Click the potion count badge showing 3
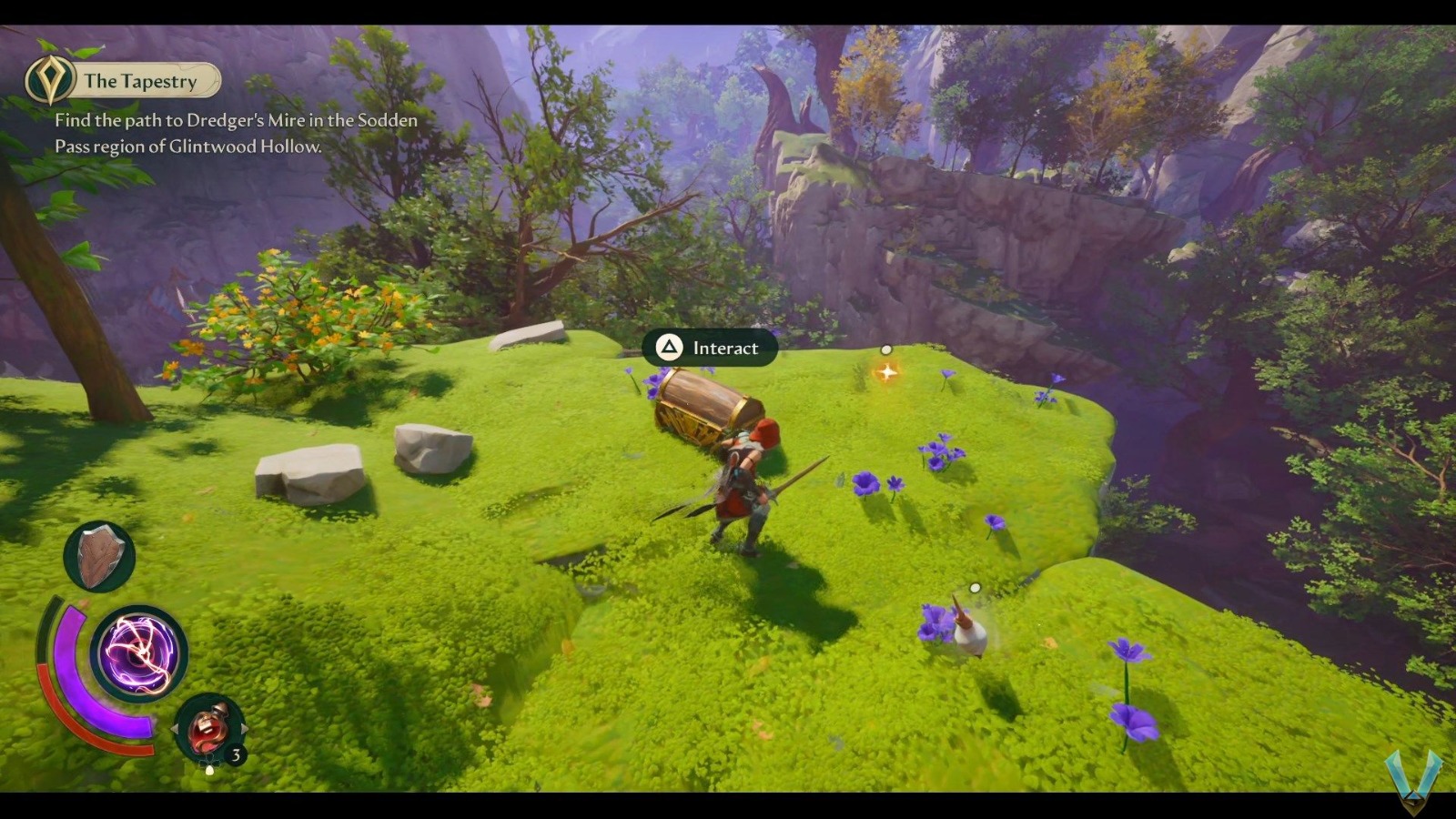The image size is (1456, 819). pyautogui.click(x=237, y=753)
